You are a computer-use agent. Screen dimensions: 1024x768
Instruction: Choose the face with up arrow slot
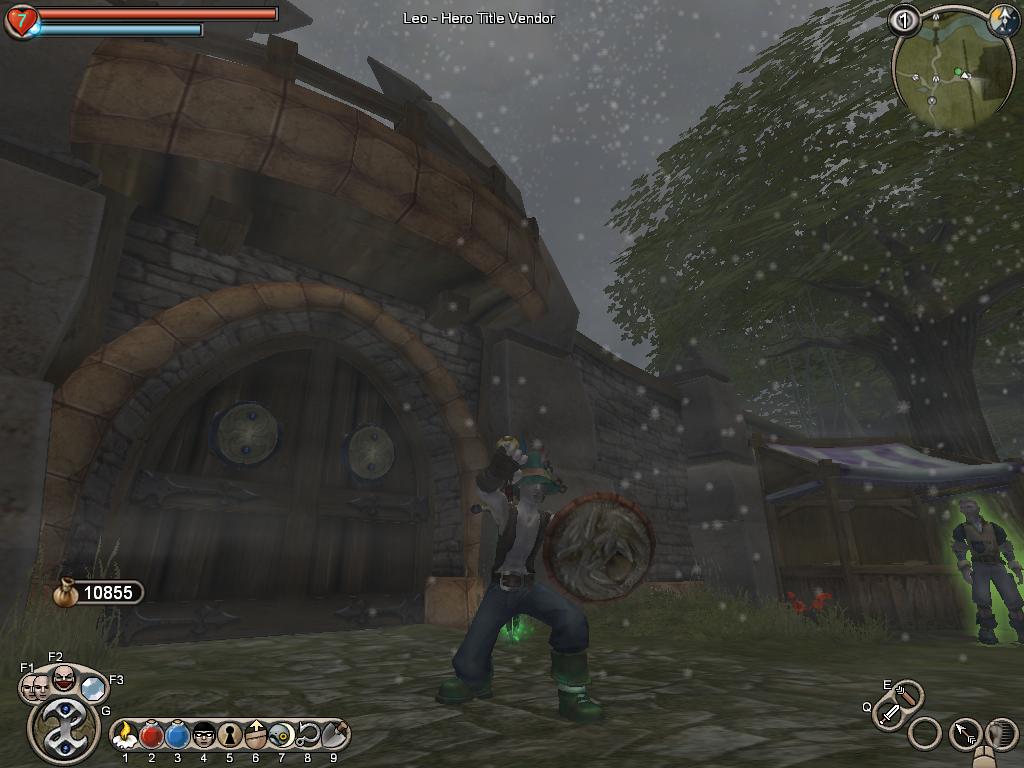coord(255,736)
